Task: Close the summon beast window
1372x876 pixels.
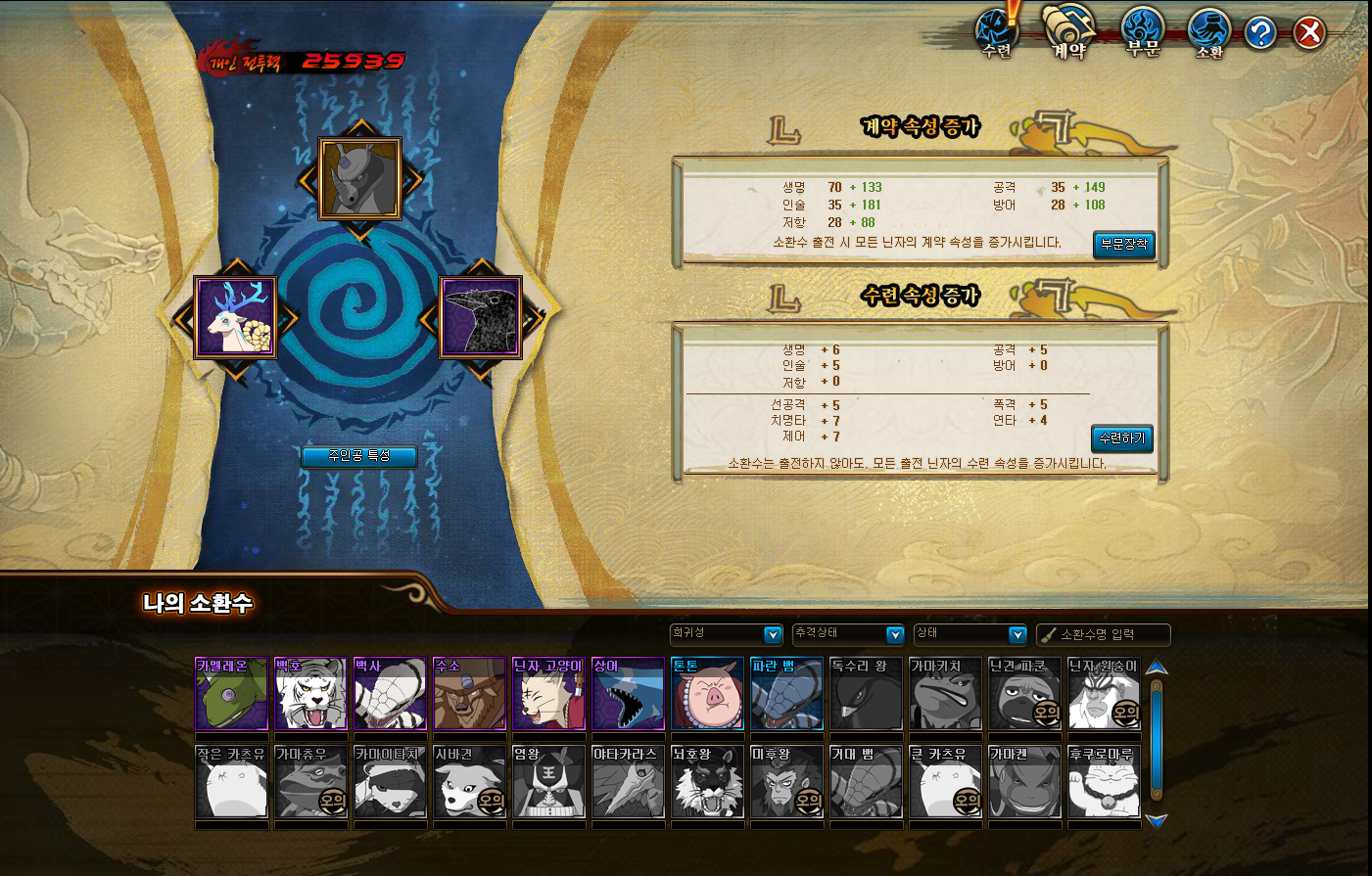Action: click(1309, 34)
